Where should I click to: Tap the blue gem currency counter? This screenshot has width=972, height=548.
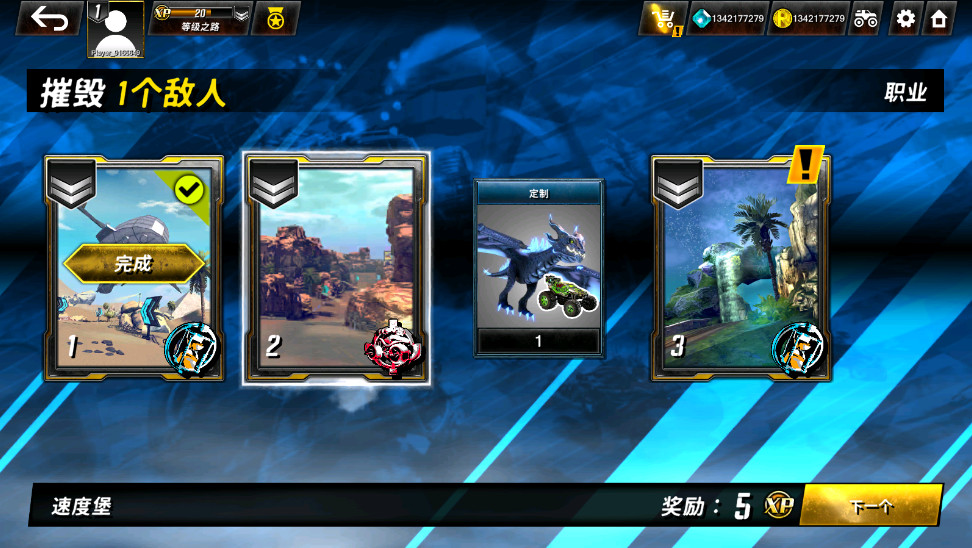pos(728,18)
